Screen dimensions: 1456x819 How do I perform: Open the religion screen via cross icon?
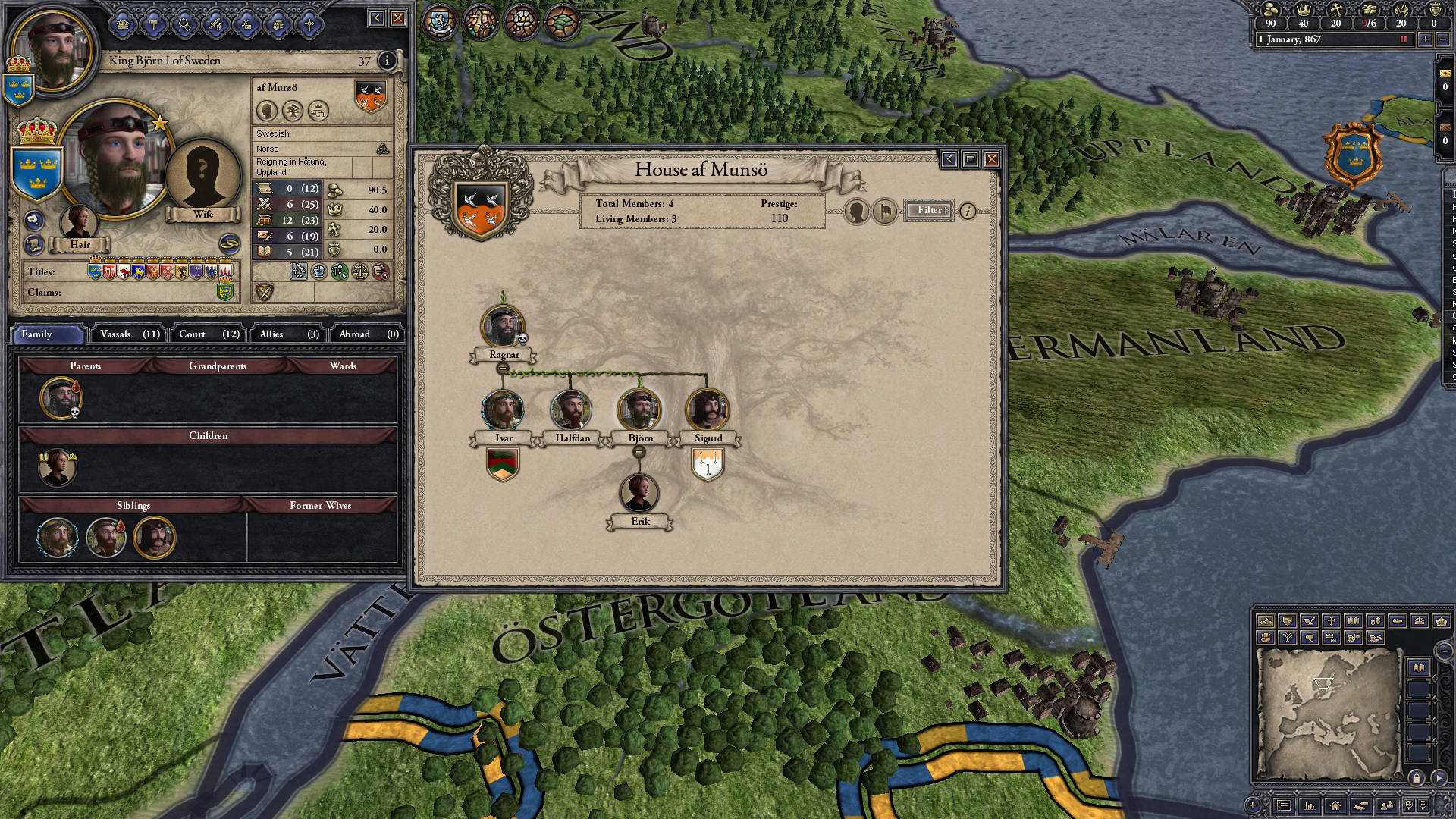[x=309, y=23]
